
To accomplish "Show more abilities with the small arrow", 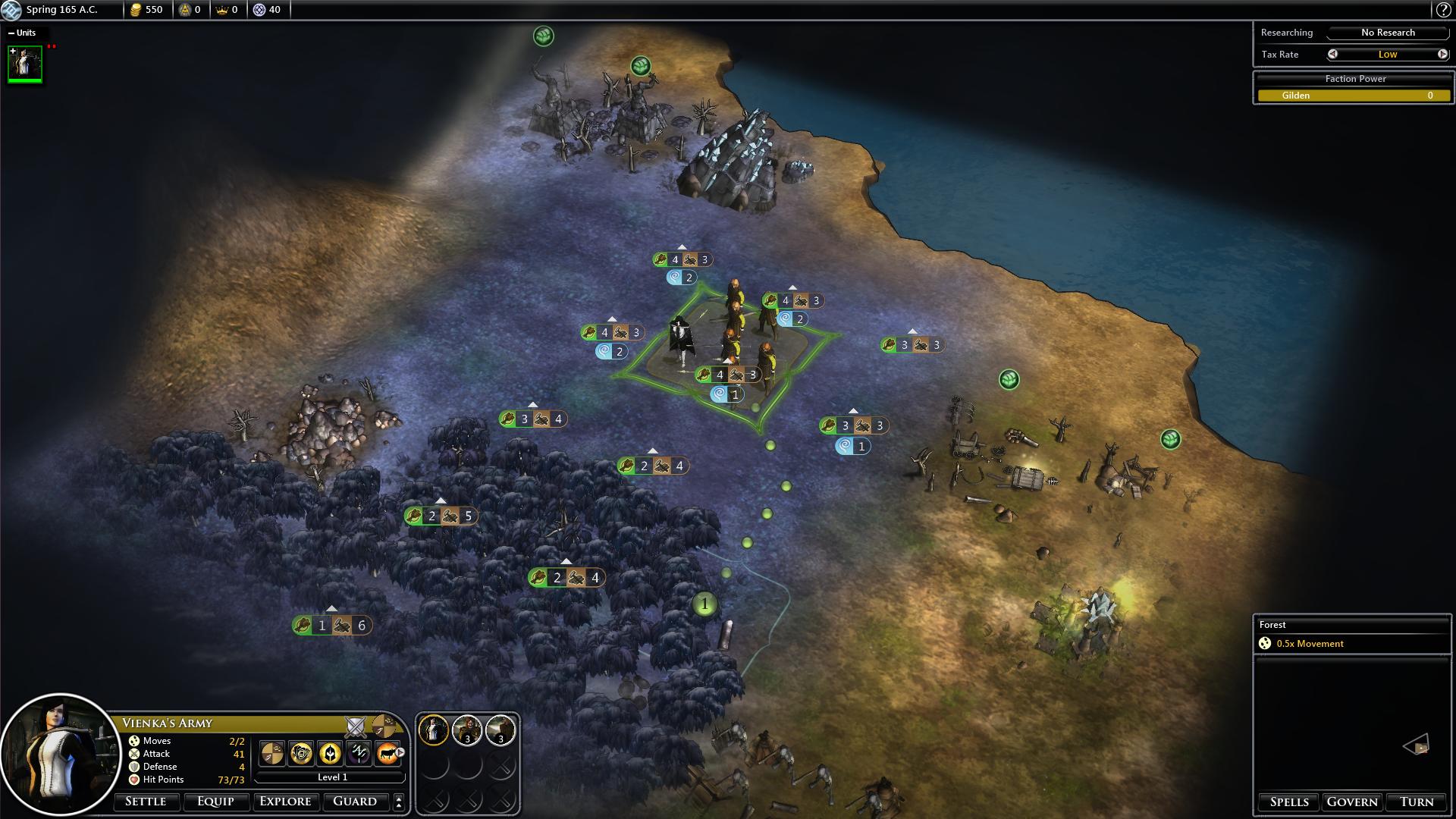I will 400,753.
